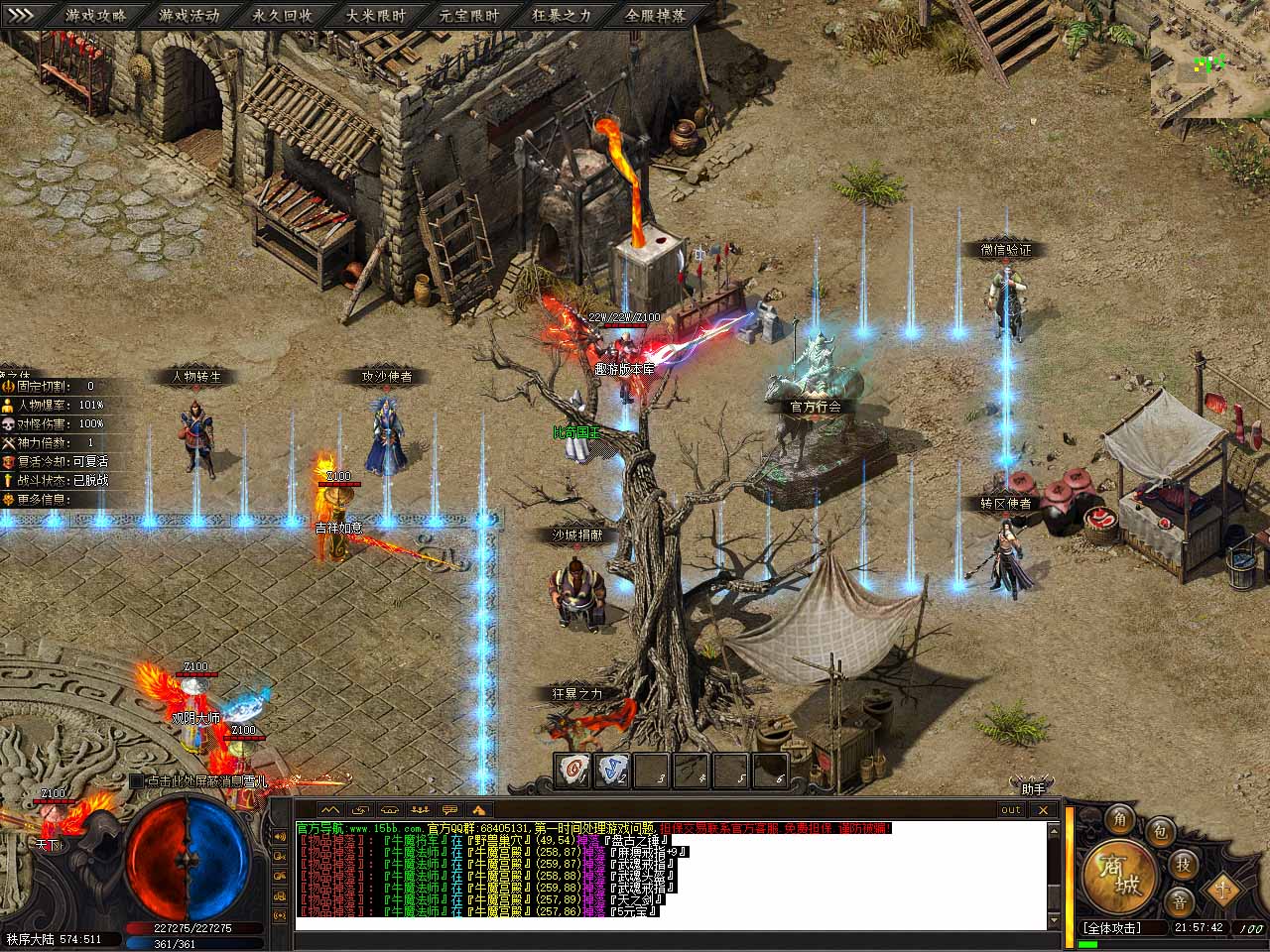
Task: Show the 全服掉落 server drops menu
Action: 655,15
